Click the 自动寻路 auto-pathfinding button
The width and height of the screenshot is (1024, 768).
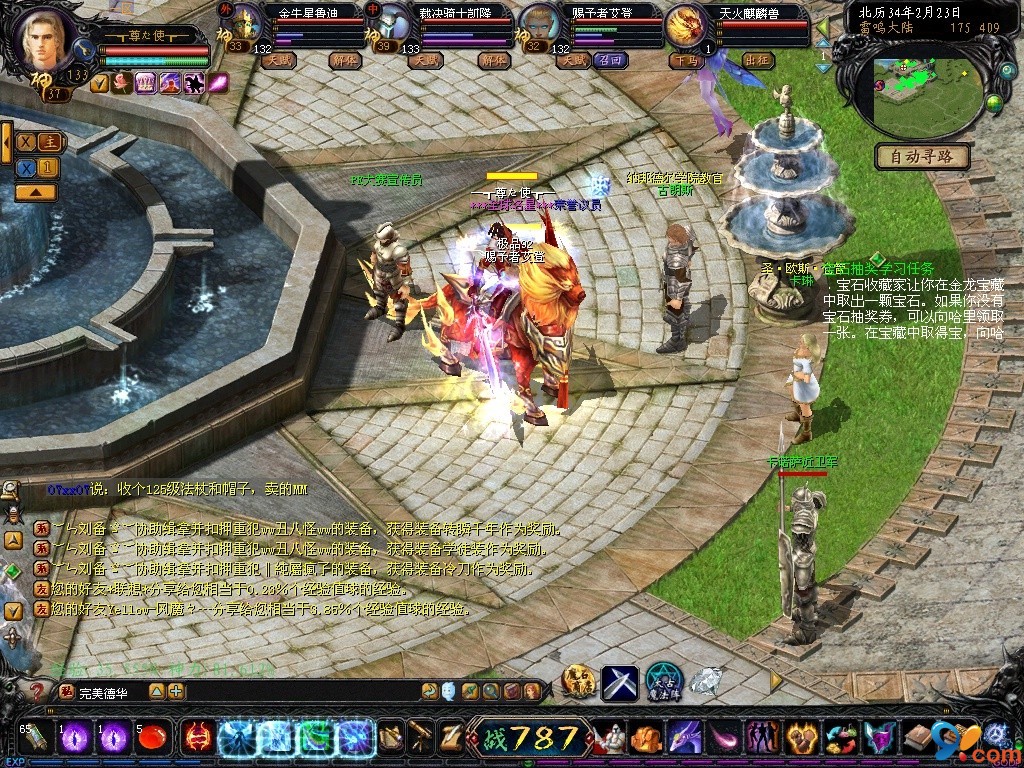coord(923,156)
